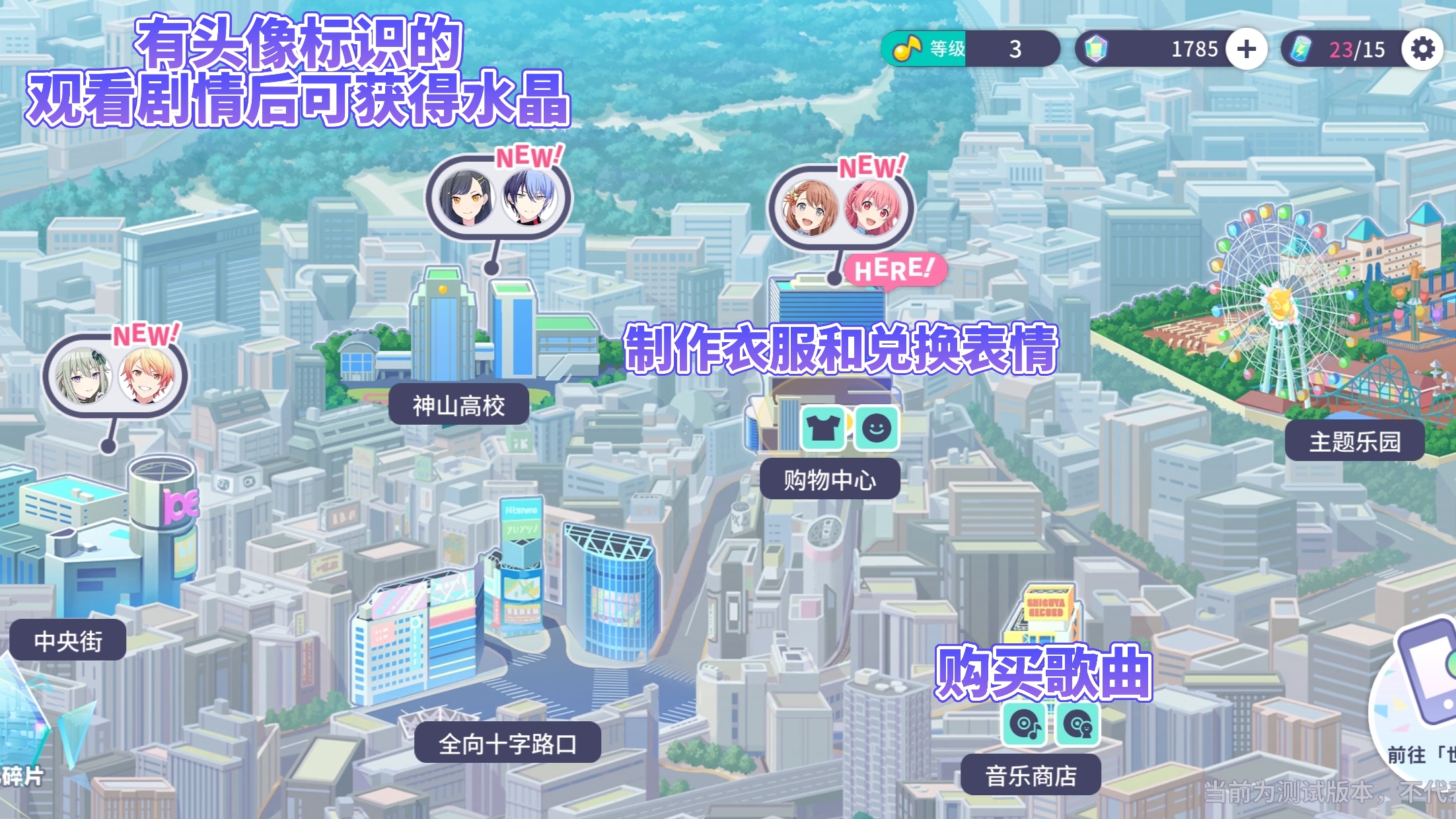Screen dimensions: 1456x819
Task: Open the pink-haired avatar in the 购物中心 bubble
Action: coord(872,209)
